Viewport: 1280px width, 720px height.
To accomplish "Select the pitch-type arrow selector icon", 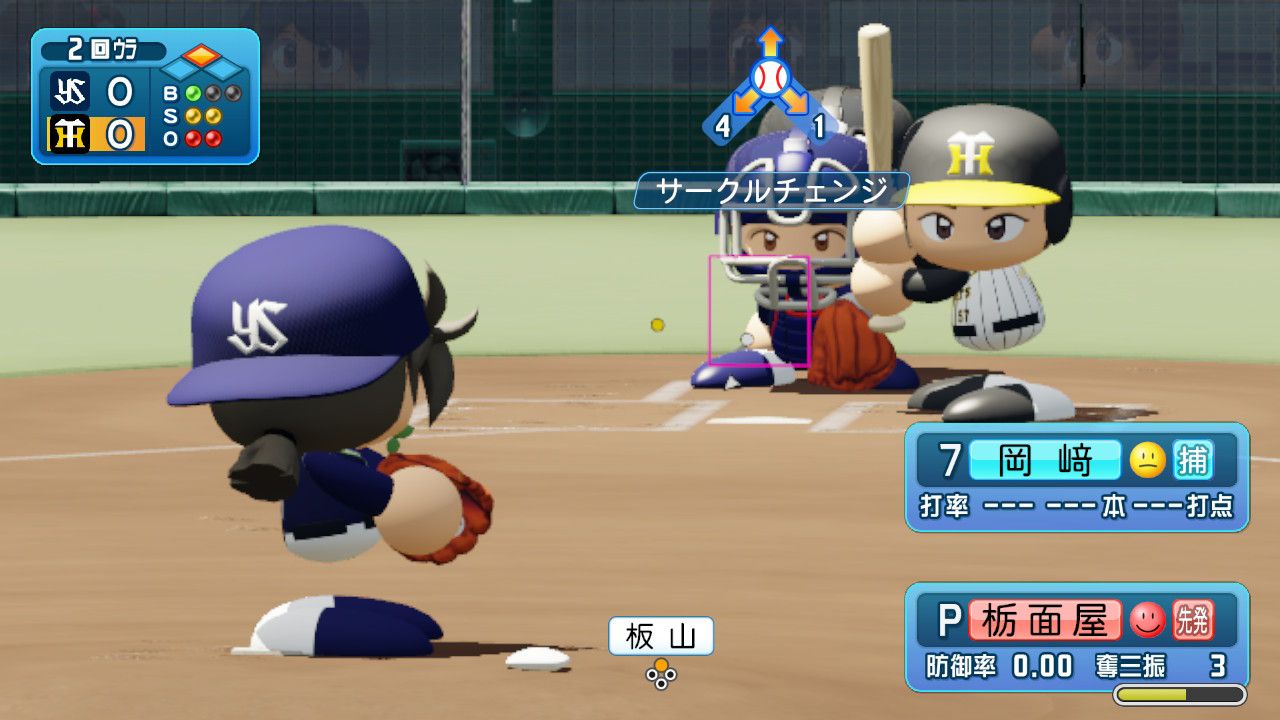I will coord(769,85).
